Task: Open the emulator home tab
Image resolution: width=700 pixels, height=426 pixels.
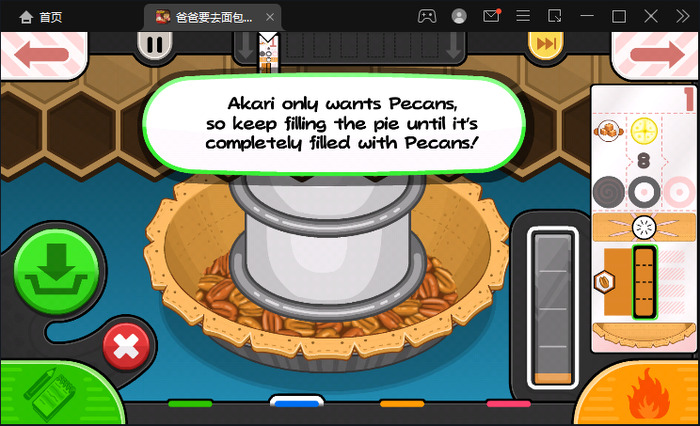Action: pyautogui.click(x=40, y=16)
